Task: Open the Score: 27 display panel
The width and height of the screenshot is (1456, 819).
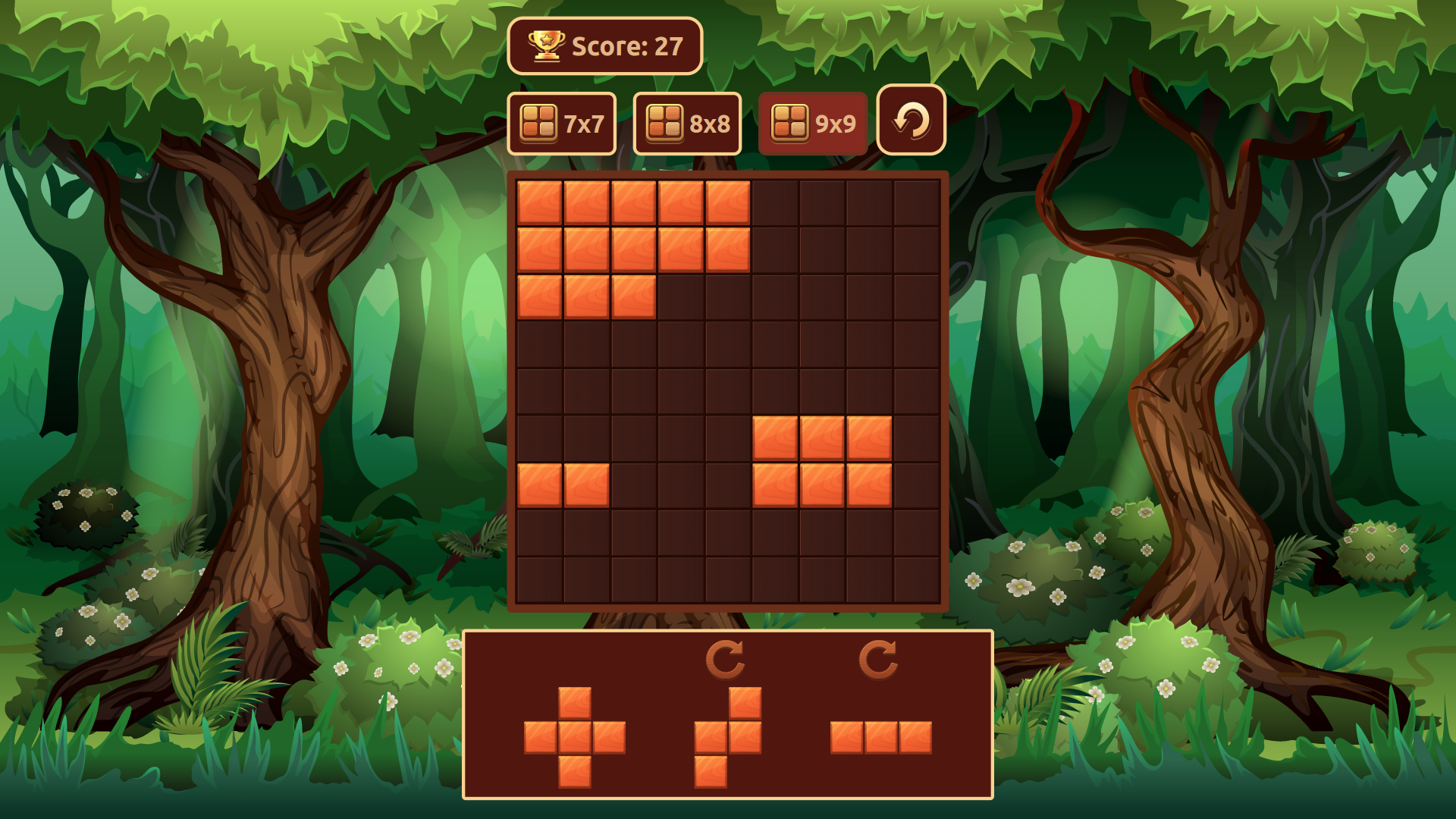Action: point(605,46)
